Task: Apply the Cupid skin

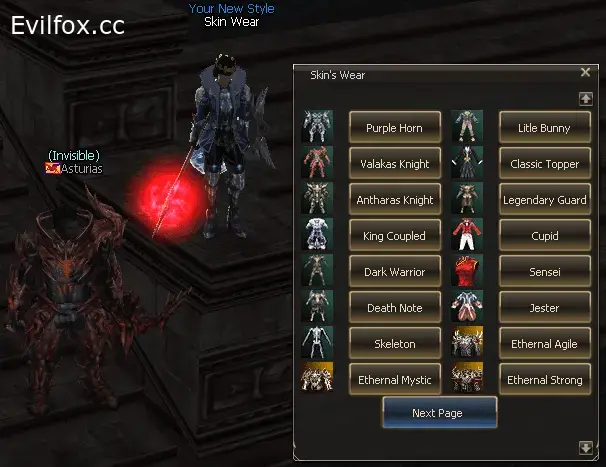Action: tap(544, 236)
